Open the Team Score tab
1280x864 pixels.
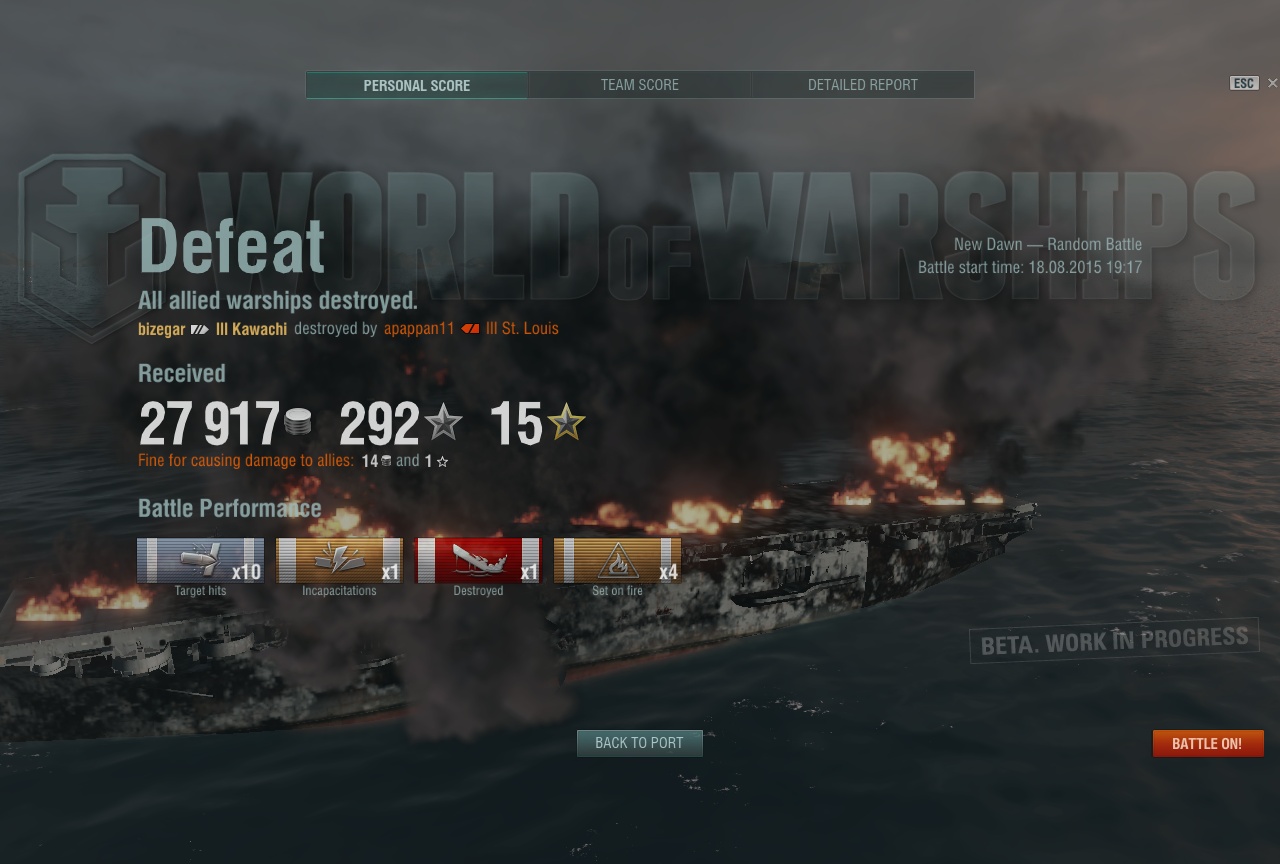coord(640,85)
